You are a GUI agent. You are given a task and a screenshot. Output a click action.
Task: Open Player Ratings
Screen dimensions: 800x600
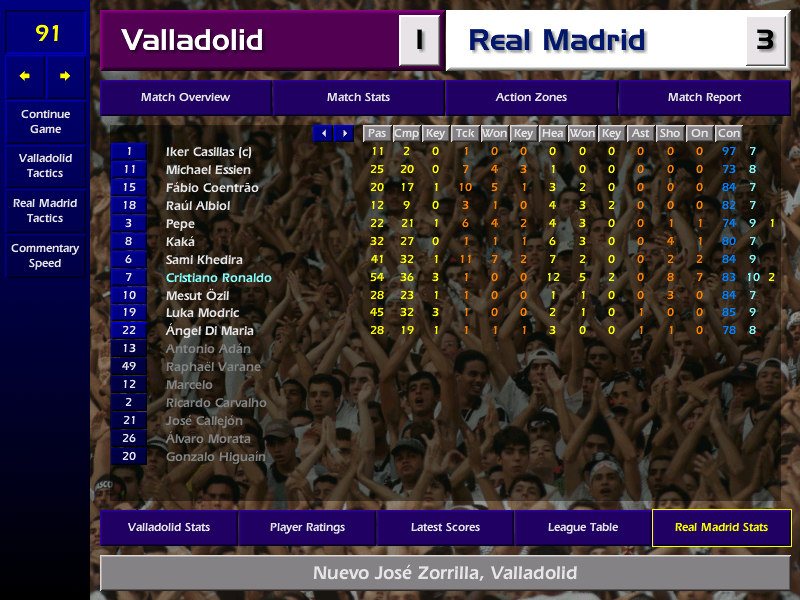[307, 528]
